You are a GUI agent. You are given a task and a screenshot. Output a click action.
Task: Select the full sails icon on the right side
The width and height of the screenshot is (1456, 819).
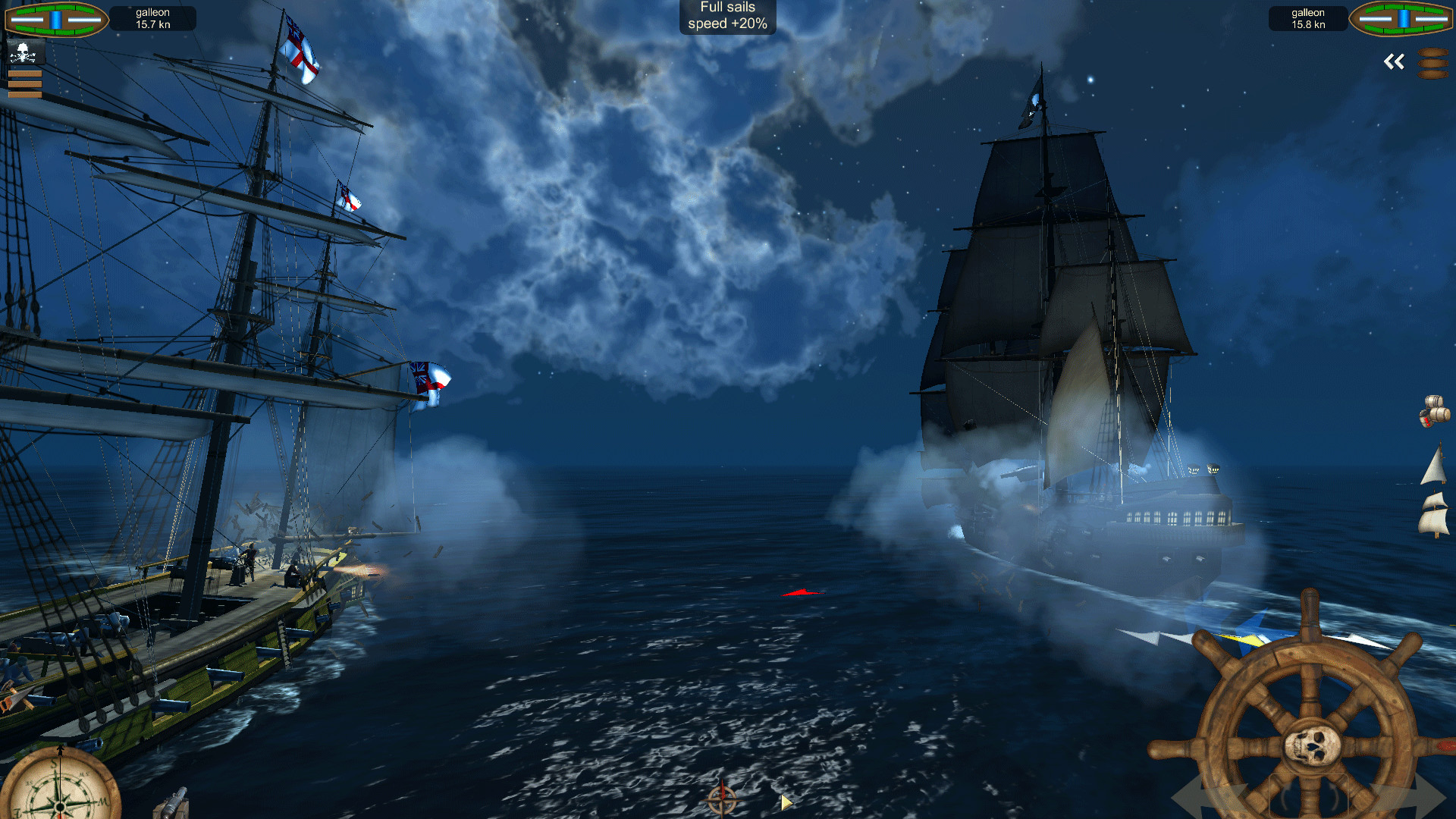pos(1435,516)
